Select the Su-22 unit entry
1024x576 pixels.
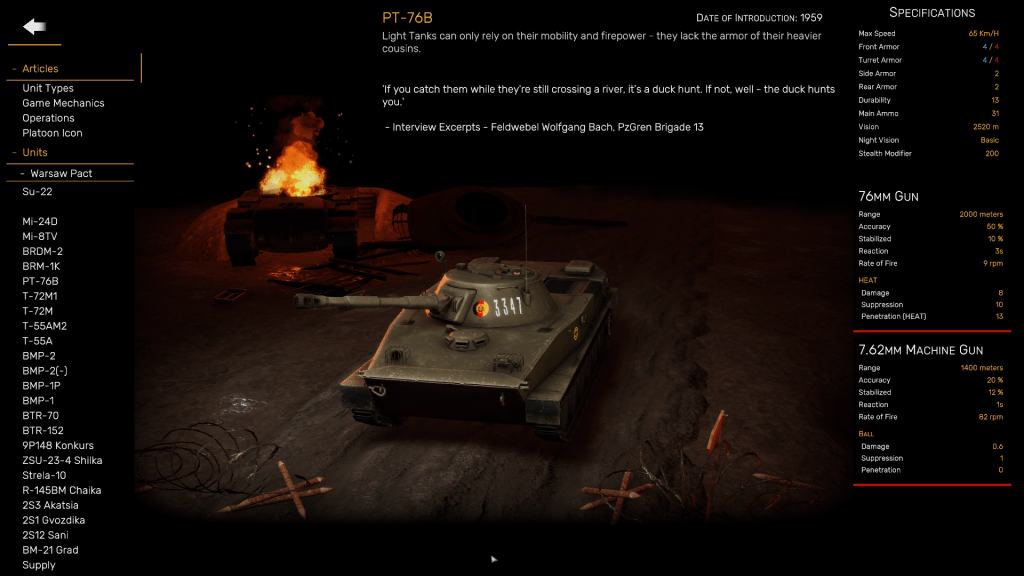pyautogui.click(x=37, y=191)
